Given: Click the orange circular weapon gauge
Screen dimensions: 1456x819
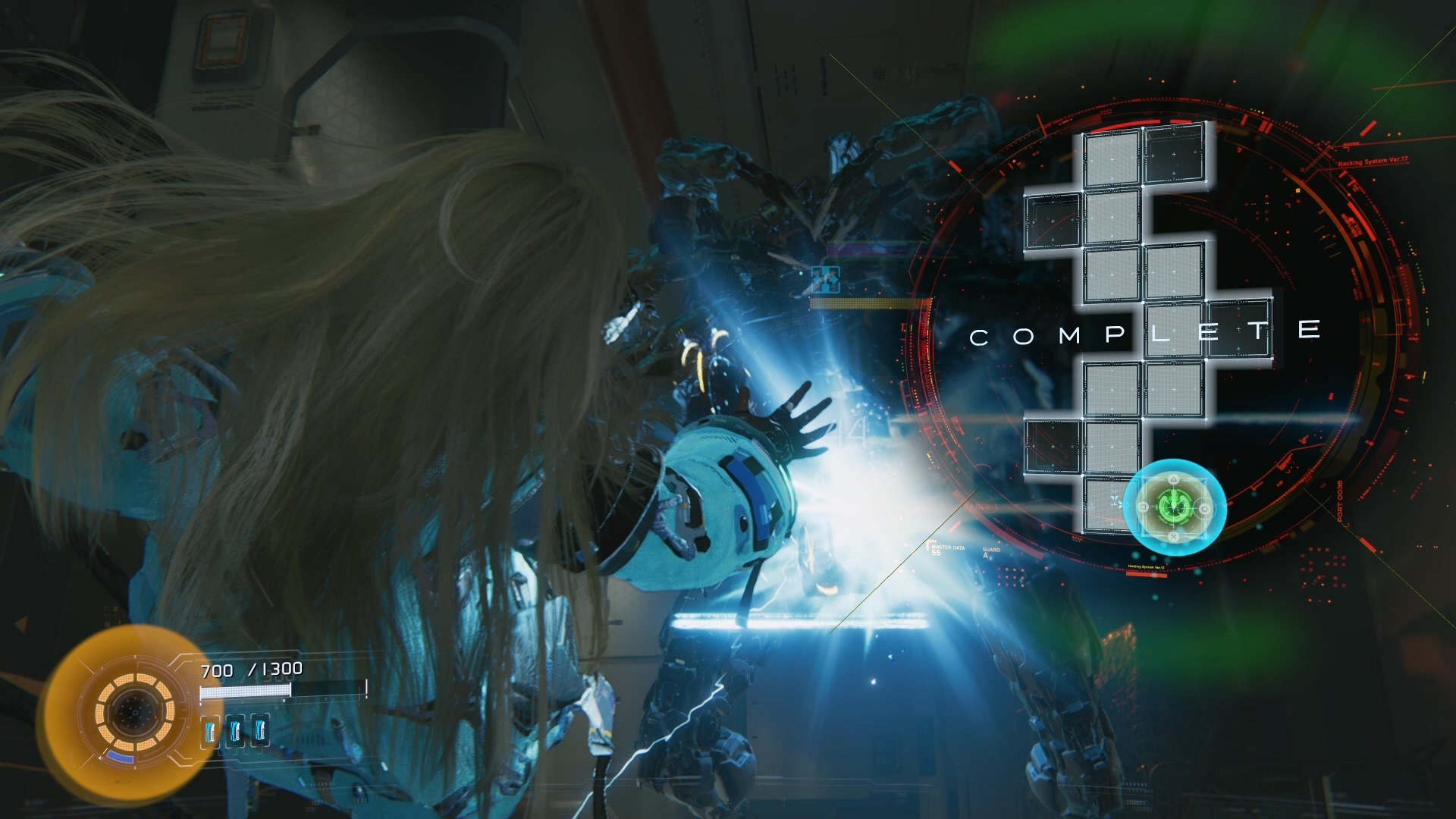Looking at the screenshot, I should pyautogui.click(x=134, y=711).
